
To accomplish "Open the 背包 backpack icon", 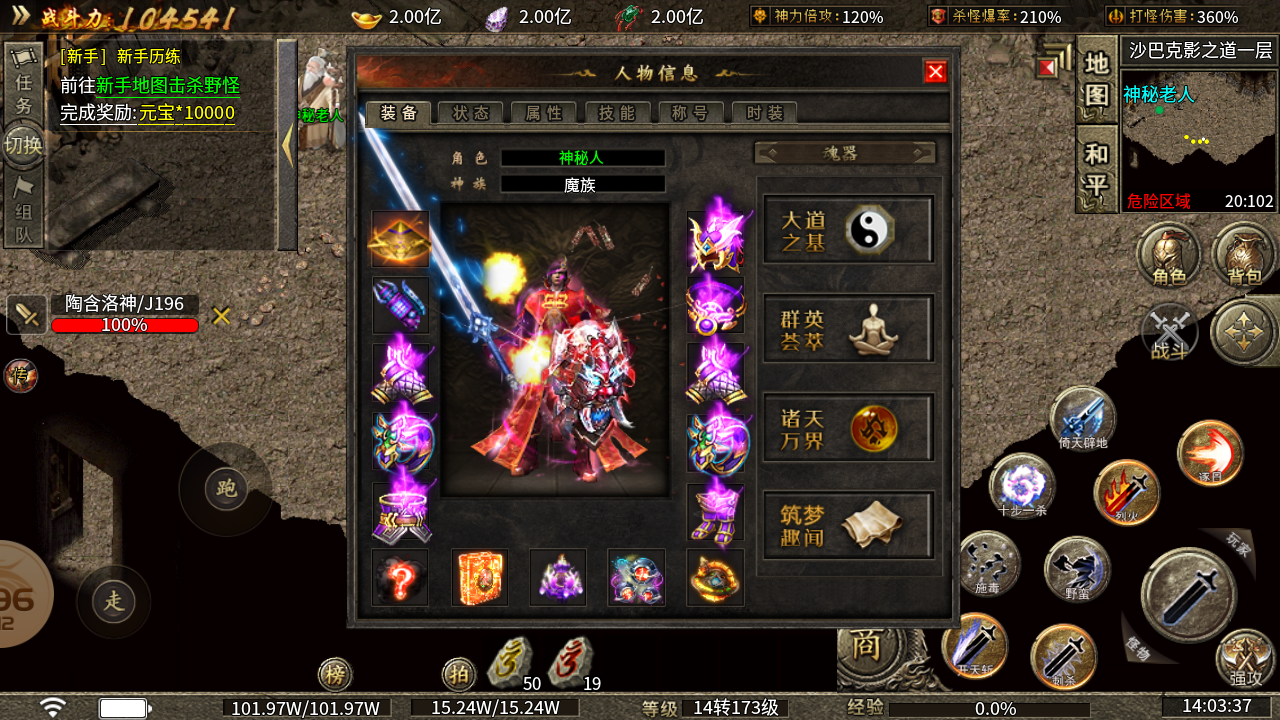I will tap(1242, 256).
